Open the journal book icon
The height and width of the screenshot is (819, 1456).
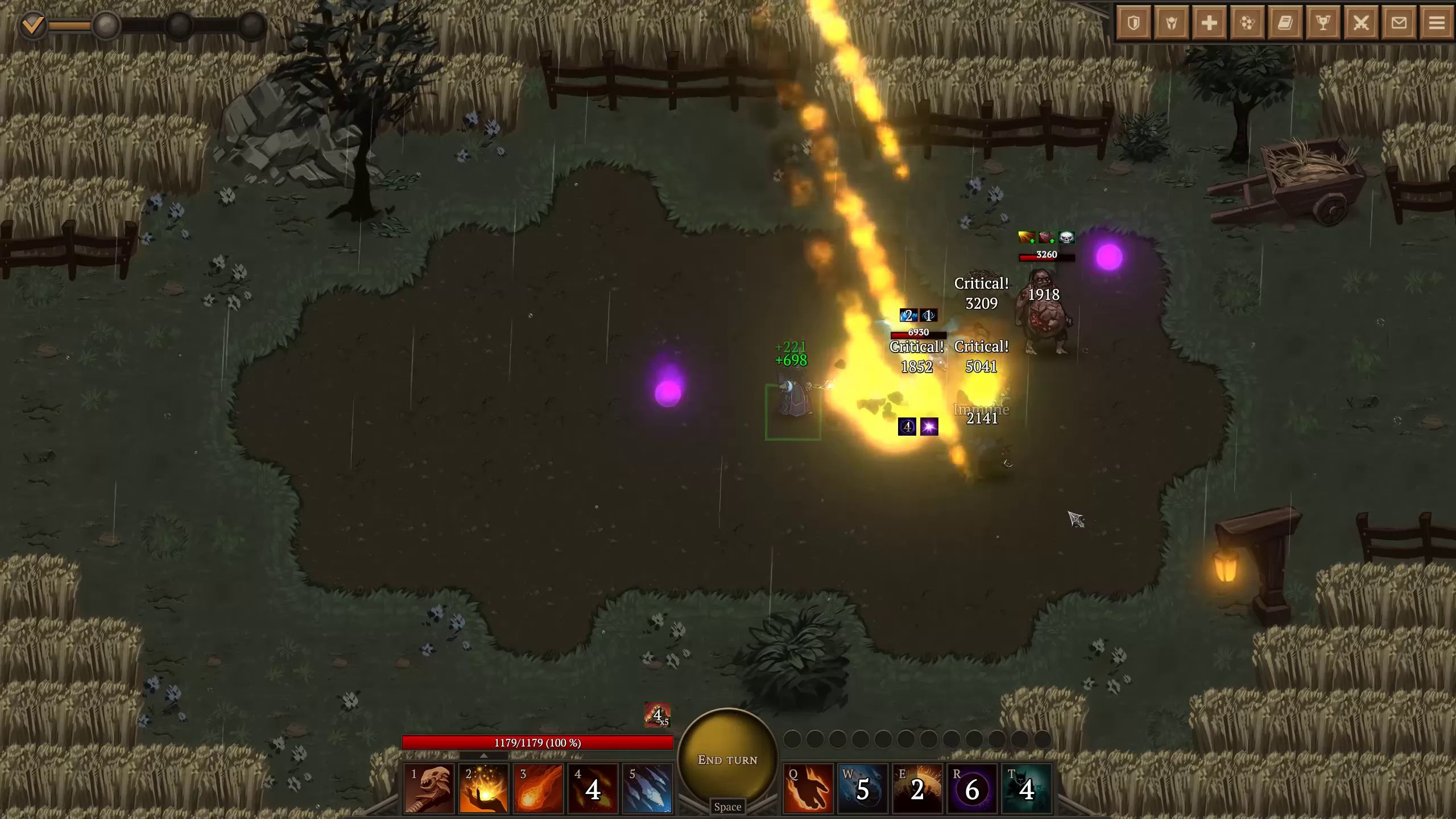pyautogui.click(x=1287, y=23)
